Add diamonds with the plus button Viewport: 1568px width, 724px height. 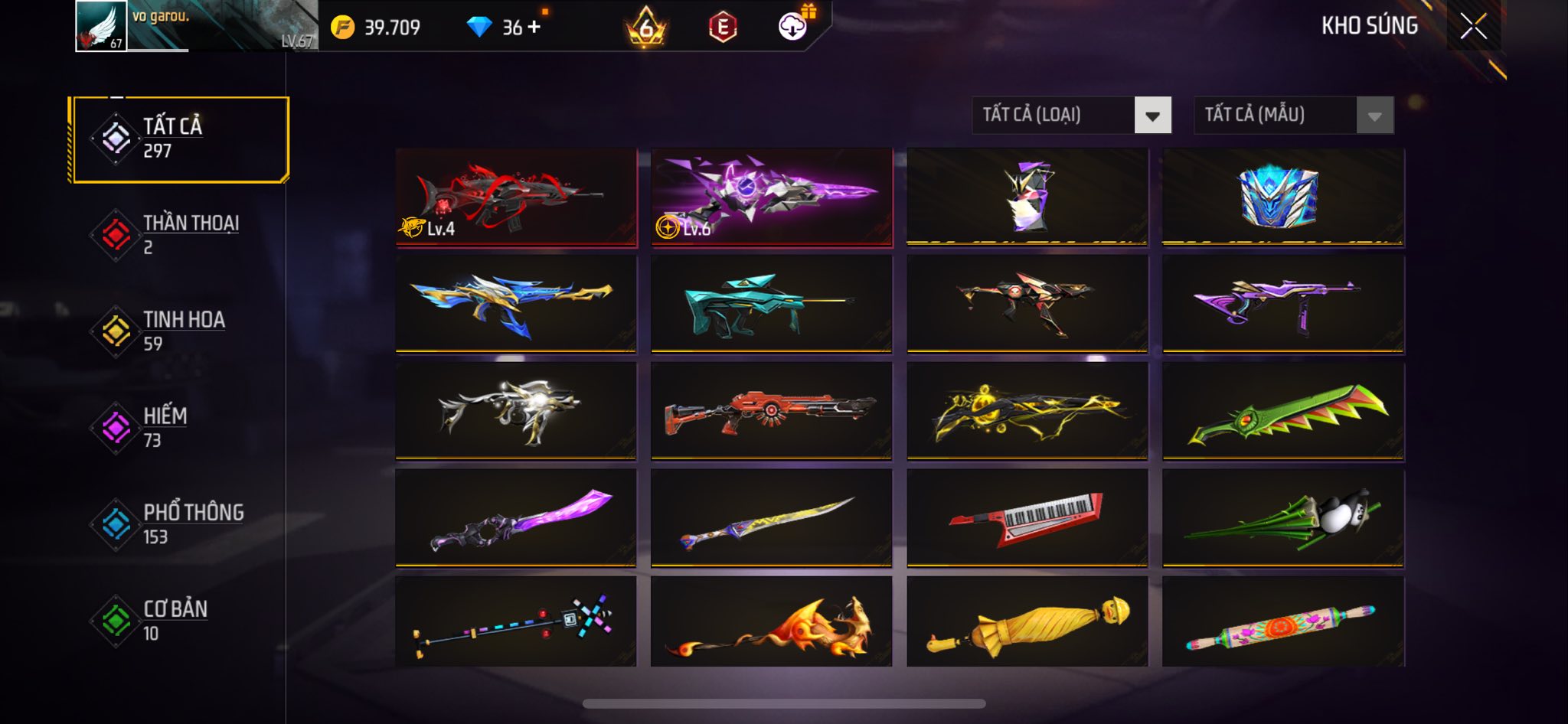[534, 27]
